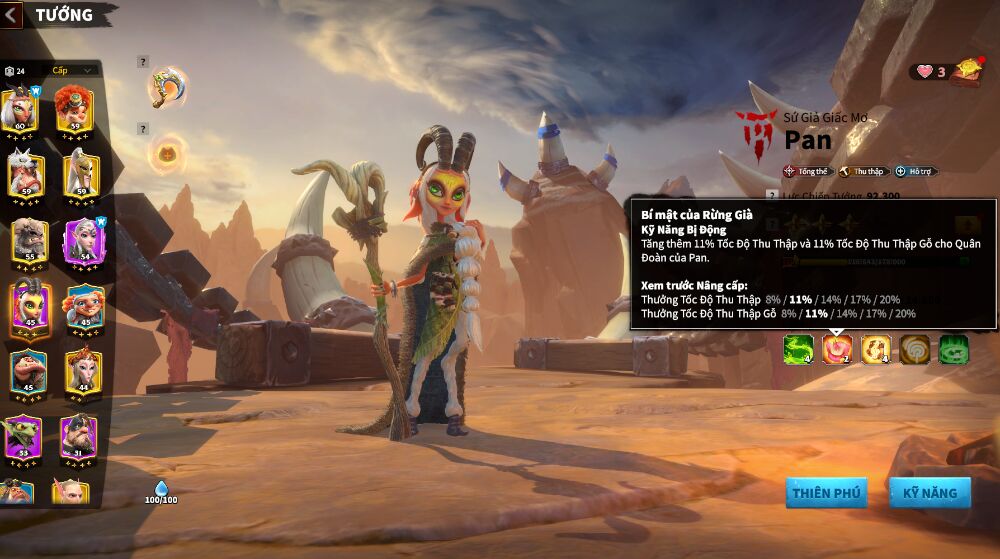Pick the level 53 green goblin hero
1000x559 pixels.
point(22,437)
